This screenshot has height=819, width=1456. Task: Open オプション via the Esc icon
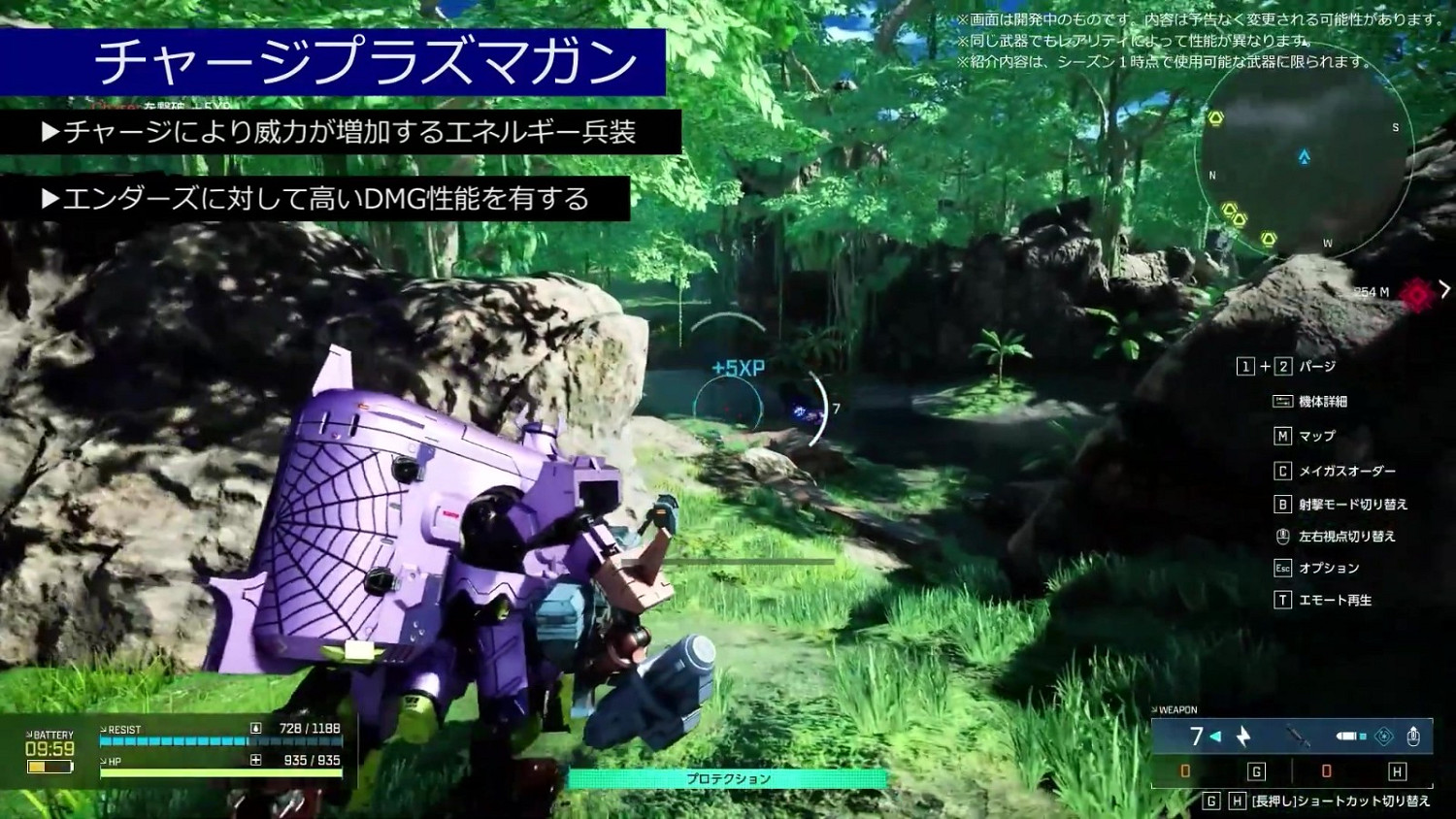coord(1283,569)
